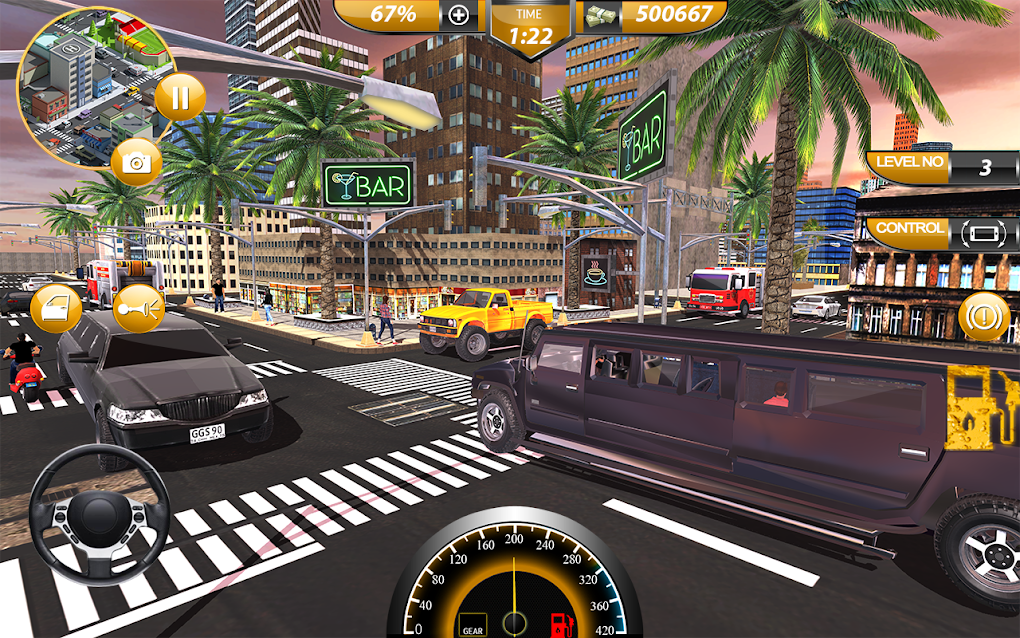Click the car door button
Viewport: 1020px width, 638px height.
pyautogui.click(x=55, y=308)
